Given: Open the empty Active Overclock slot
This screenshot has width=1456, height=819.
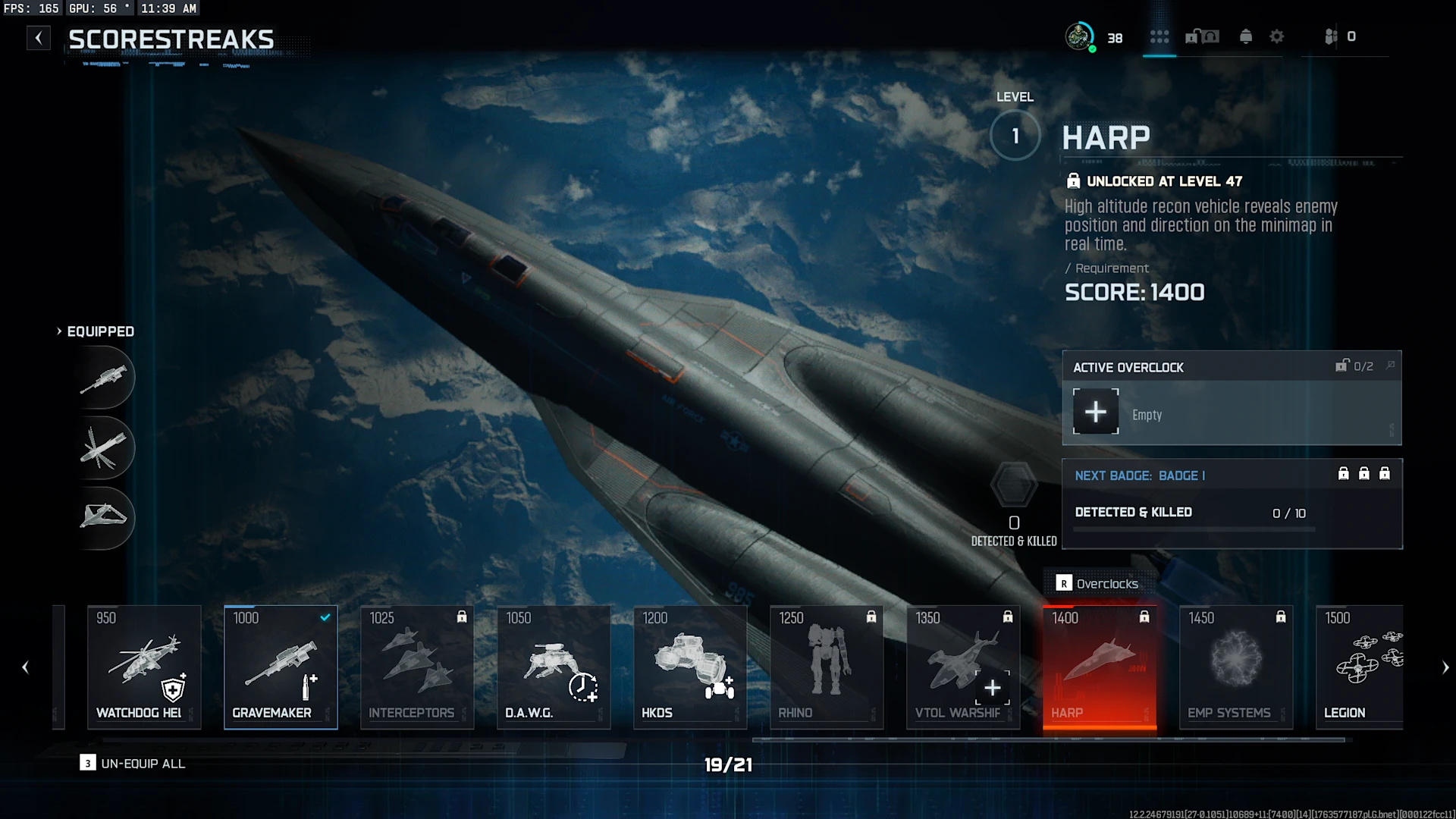Looking at the screenshot, I should [1096, 412].
